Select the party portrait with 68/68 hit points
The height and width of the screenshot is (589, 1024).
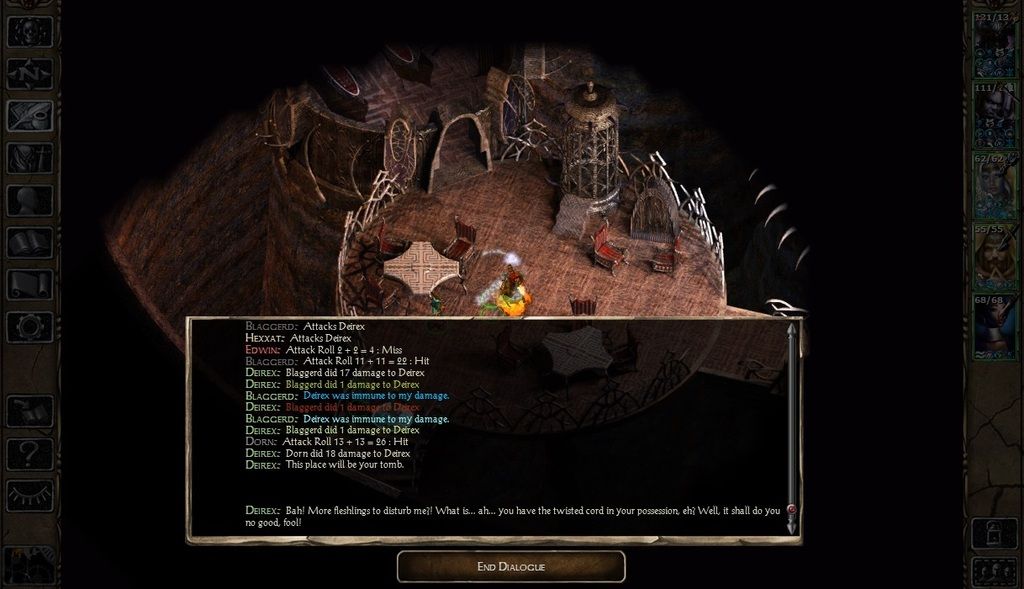996,324
